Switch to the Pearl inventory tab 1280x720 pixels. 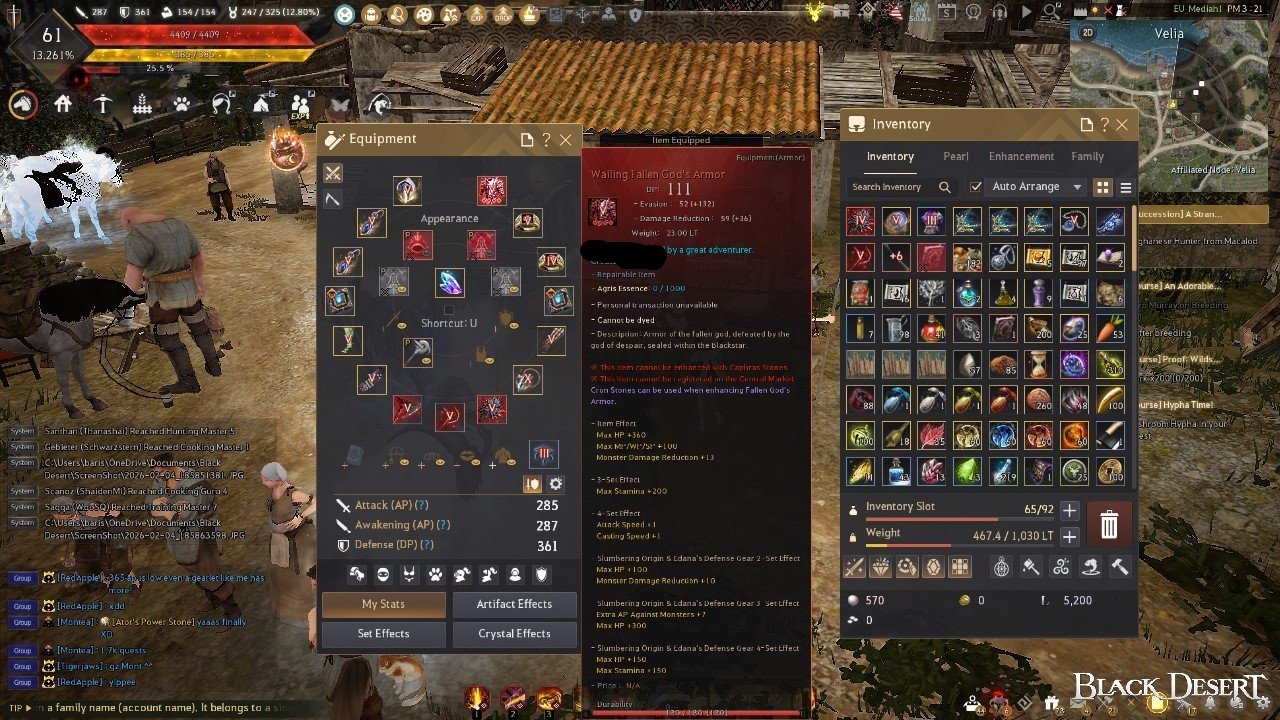pyautogui.click(x=955, y=157)
